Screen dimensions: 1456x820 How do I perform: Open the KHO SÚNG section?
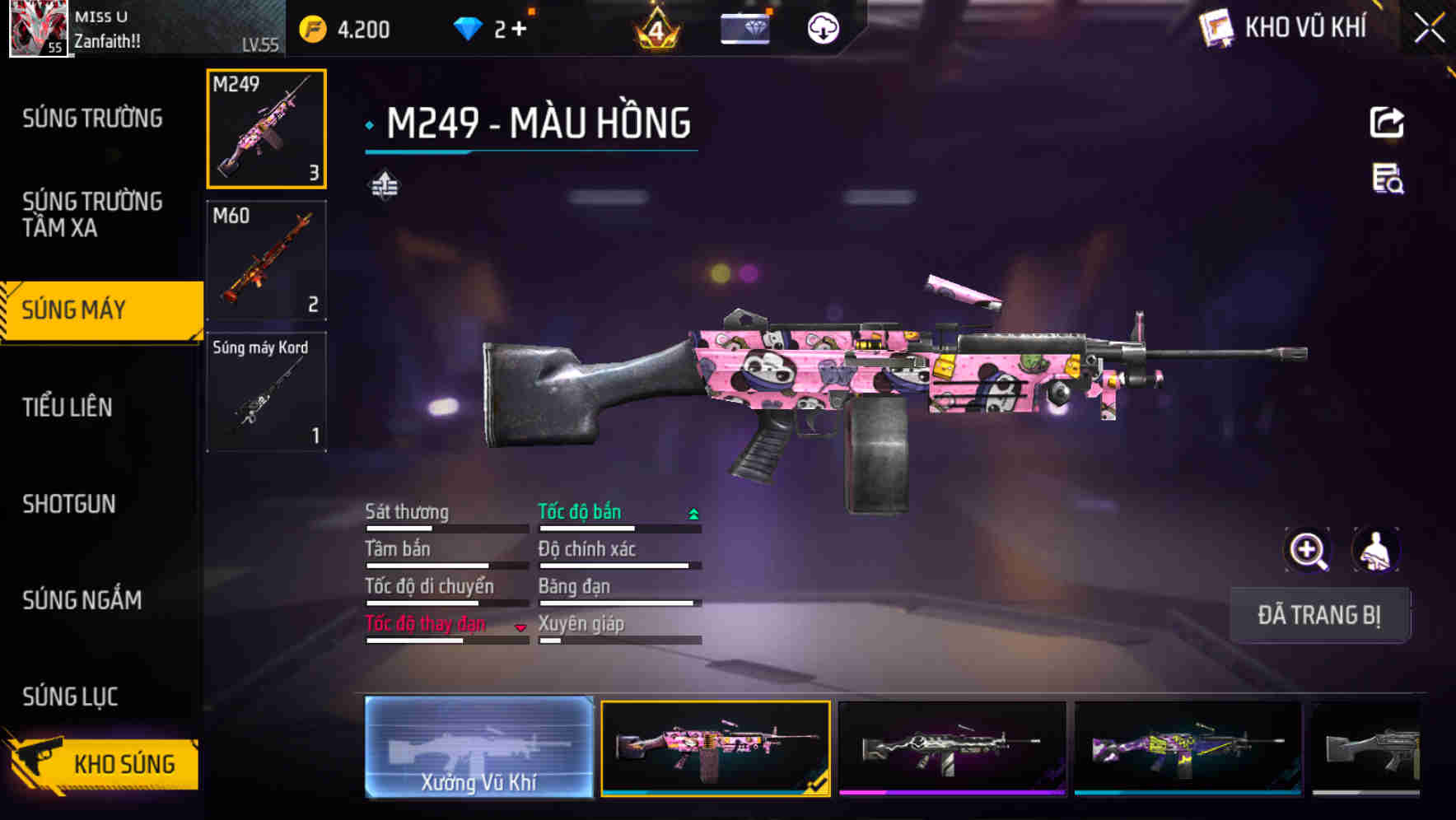point(122,764)
